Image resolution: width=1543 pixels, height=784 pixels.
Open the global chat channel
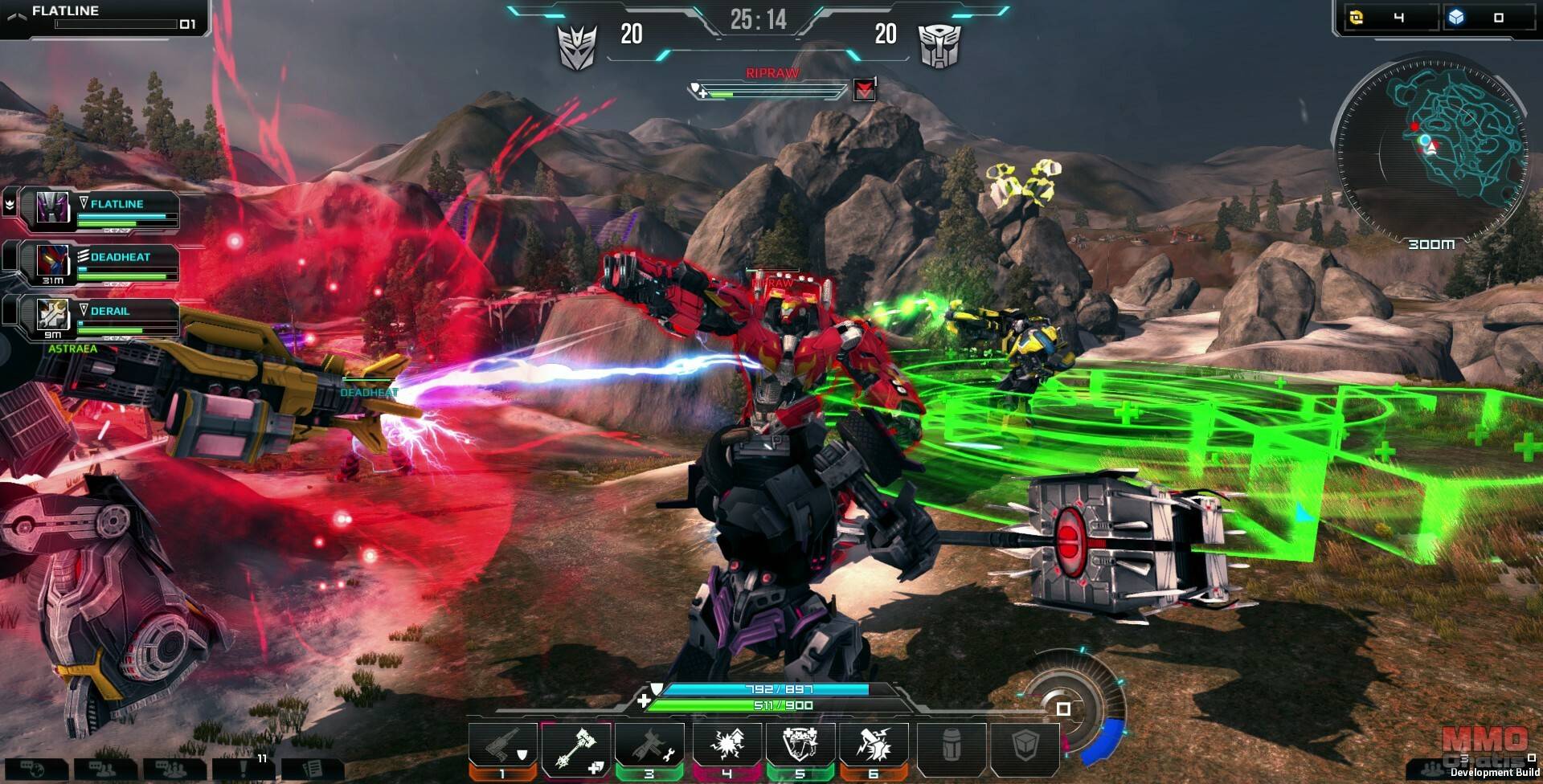pos(35,769)
